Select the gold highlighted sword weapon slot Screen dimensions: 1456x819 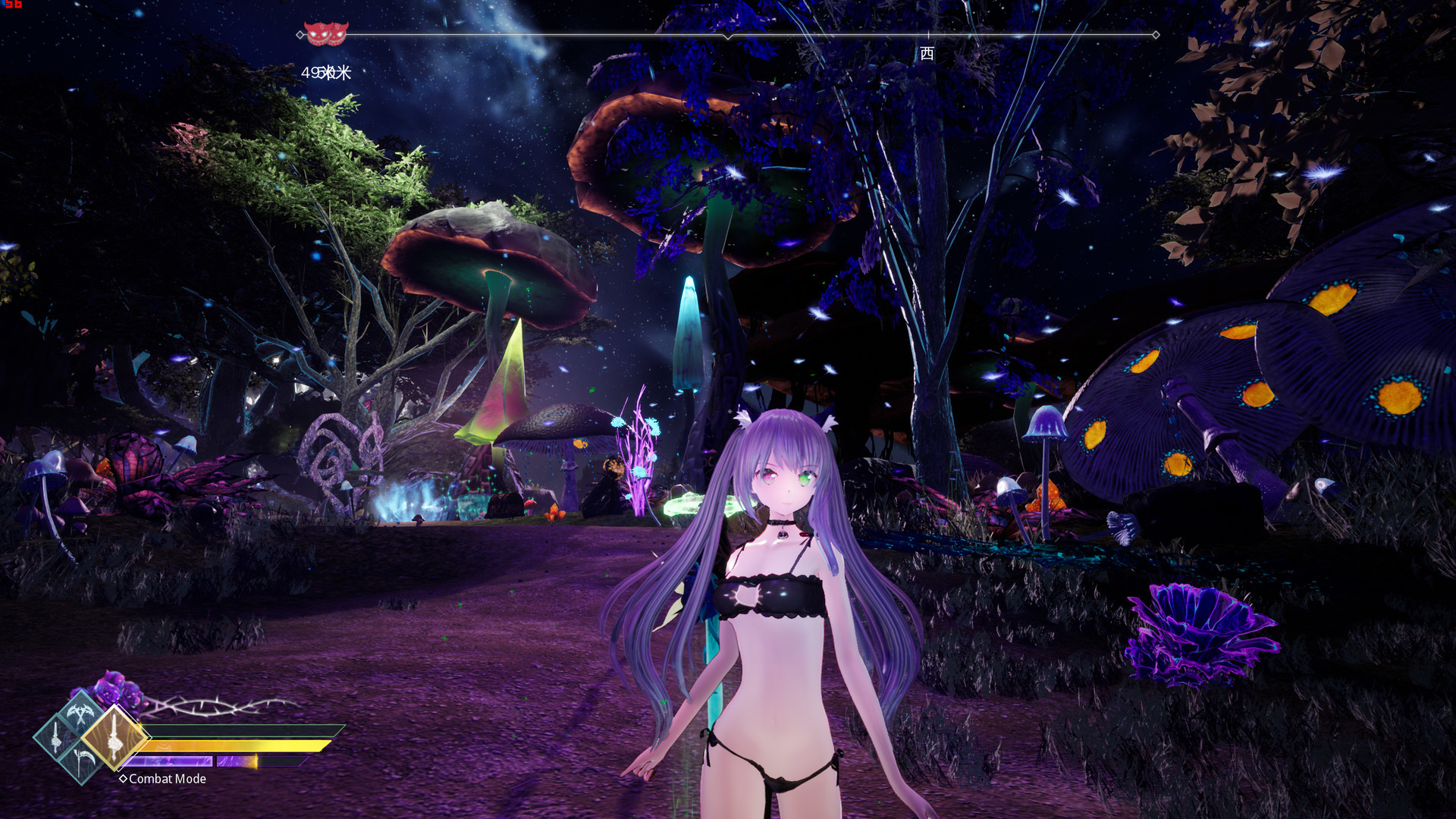[x=114, y=737]
